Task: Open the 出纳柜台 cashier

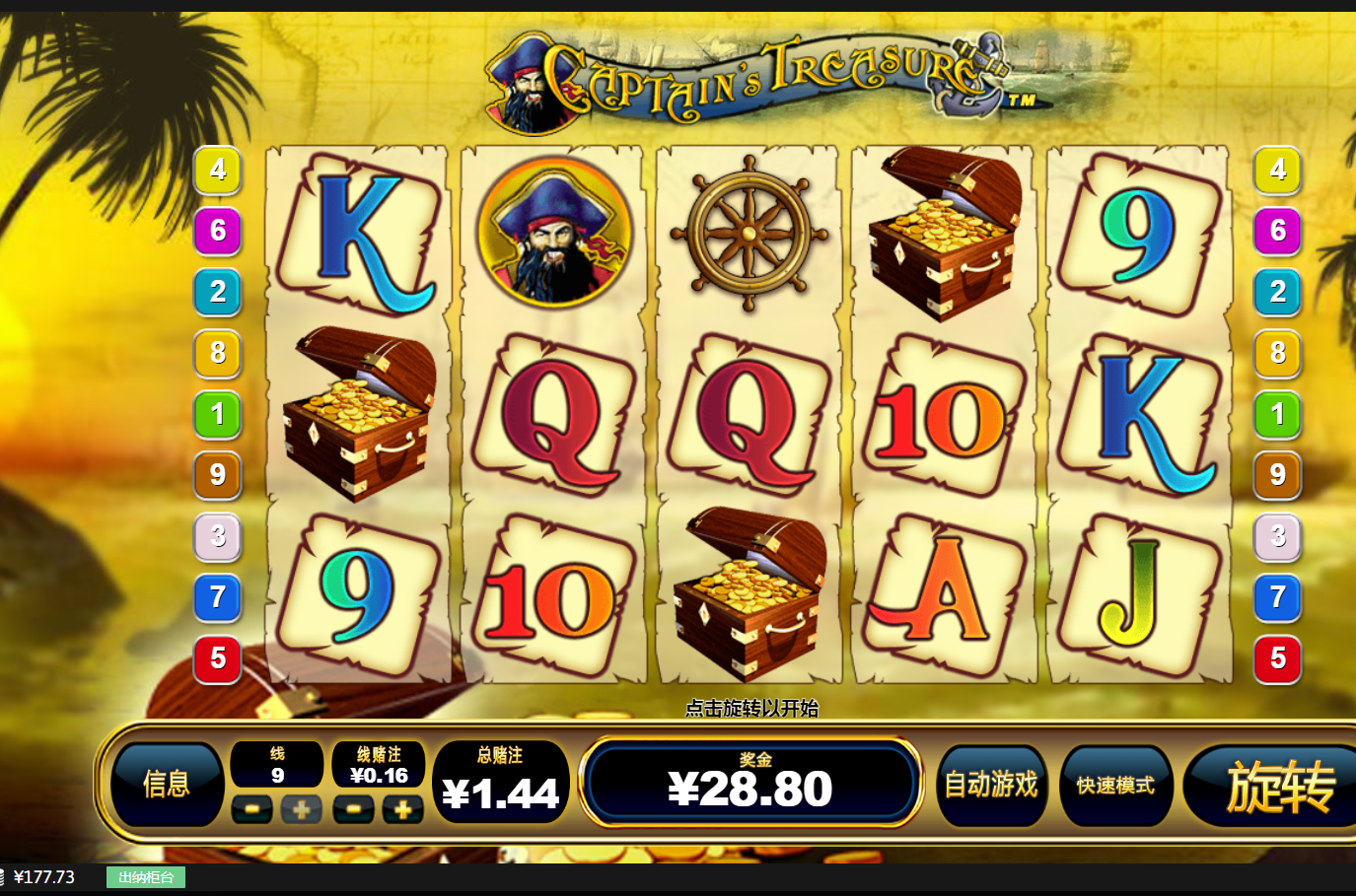Action: click(146, 877)
